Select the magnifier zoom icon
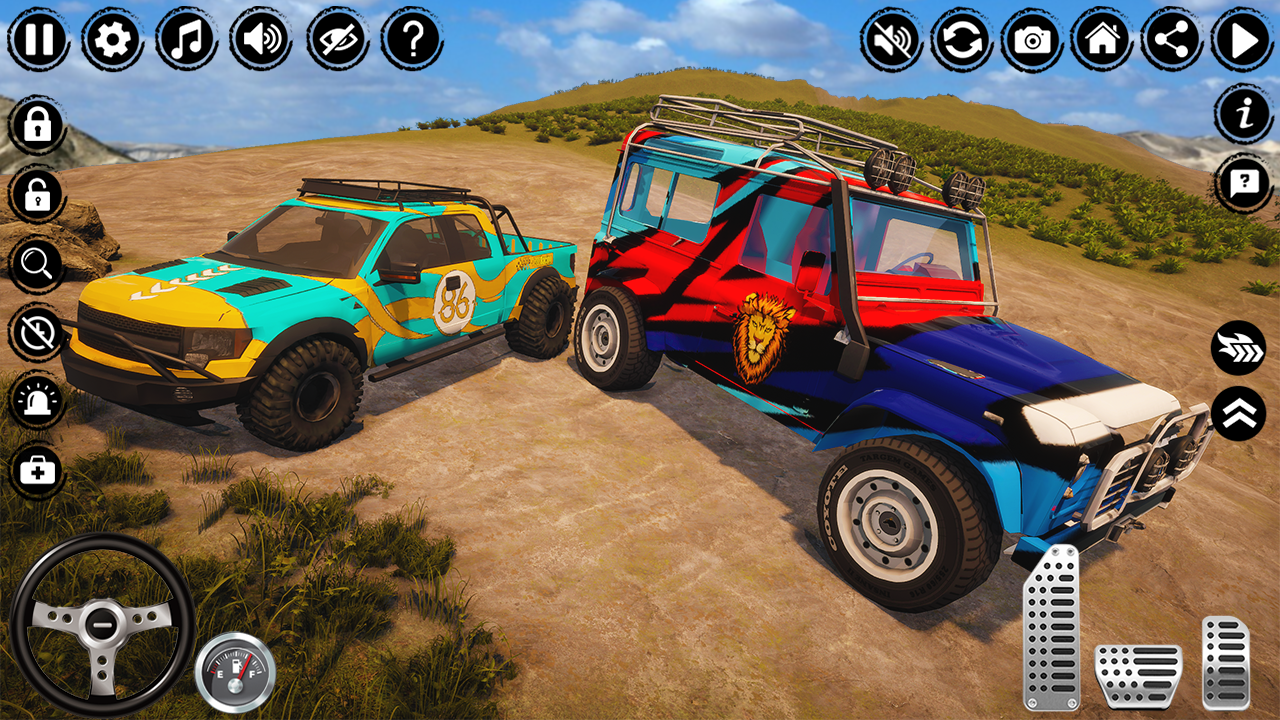The width and height of the screenshot is (1280, 720). (x=35, y=265)
